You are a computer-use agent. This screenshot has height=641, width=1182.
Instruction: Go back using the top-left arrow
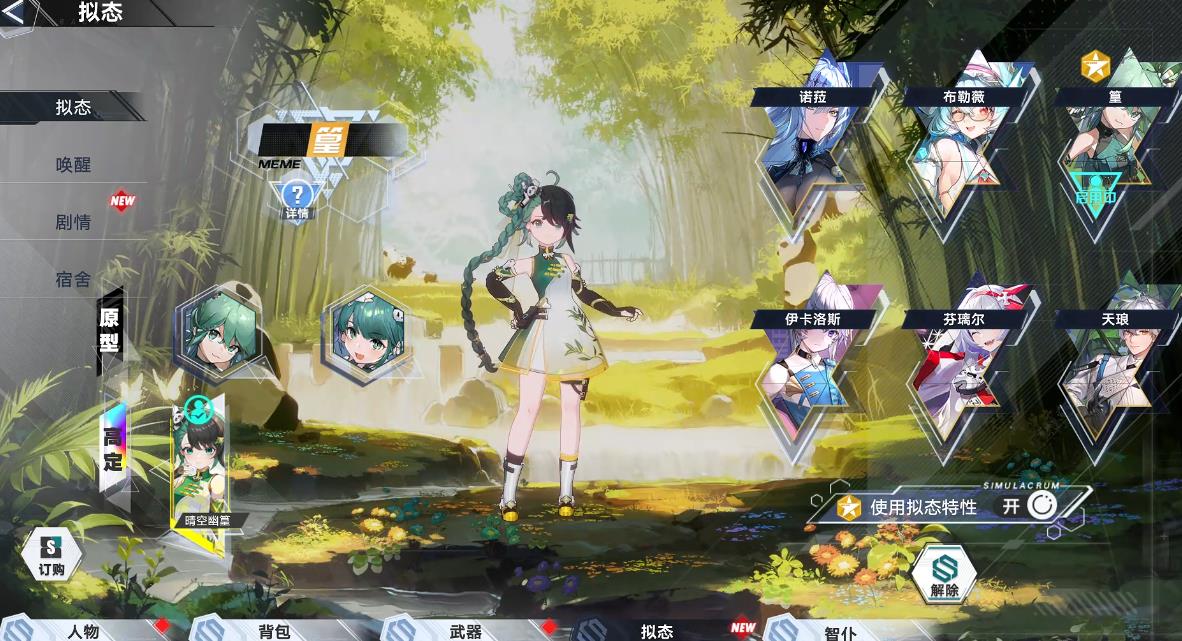16,13
